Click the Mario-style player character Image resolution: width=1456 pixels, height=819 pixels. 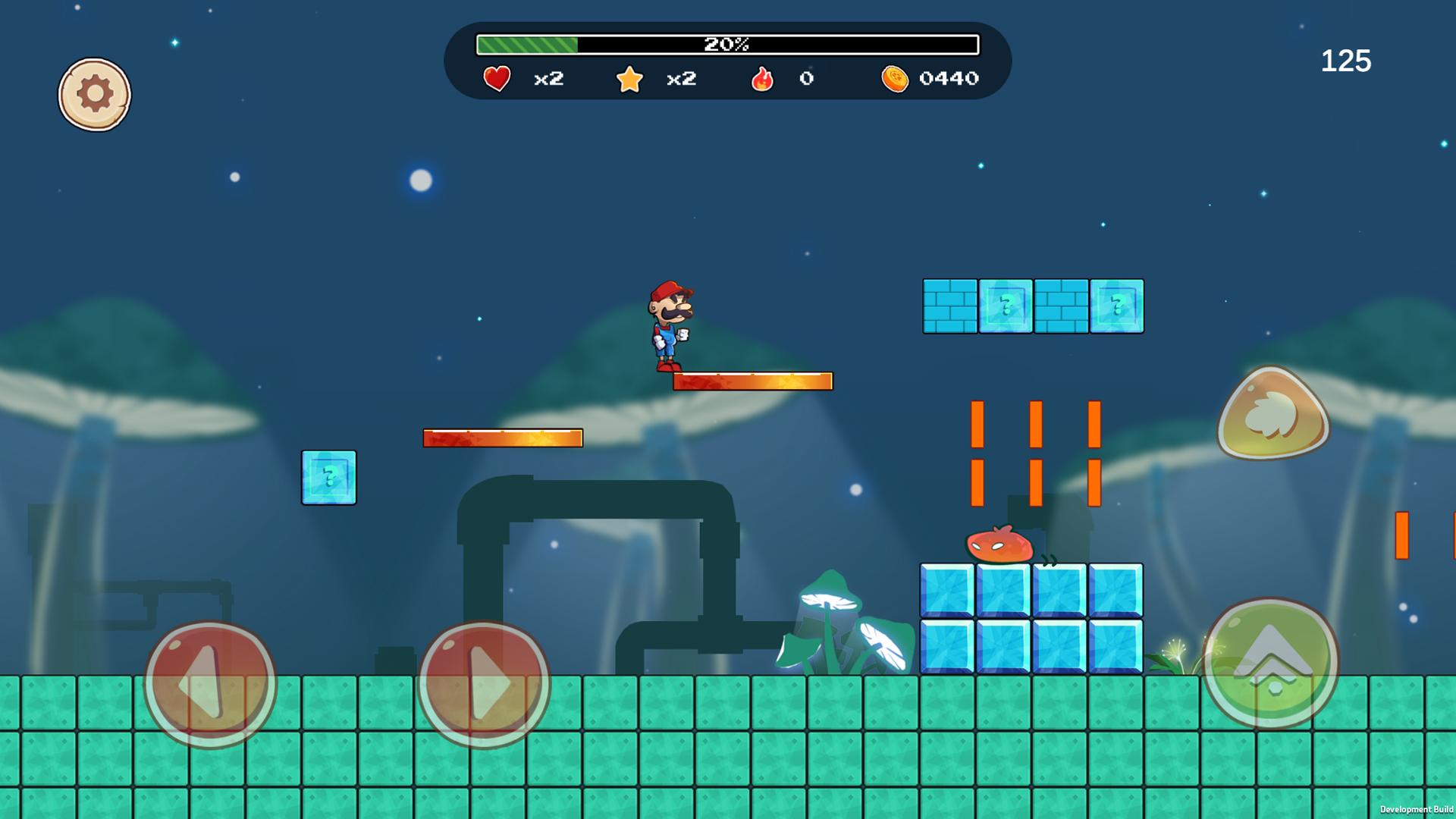[670, 326]
